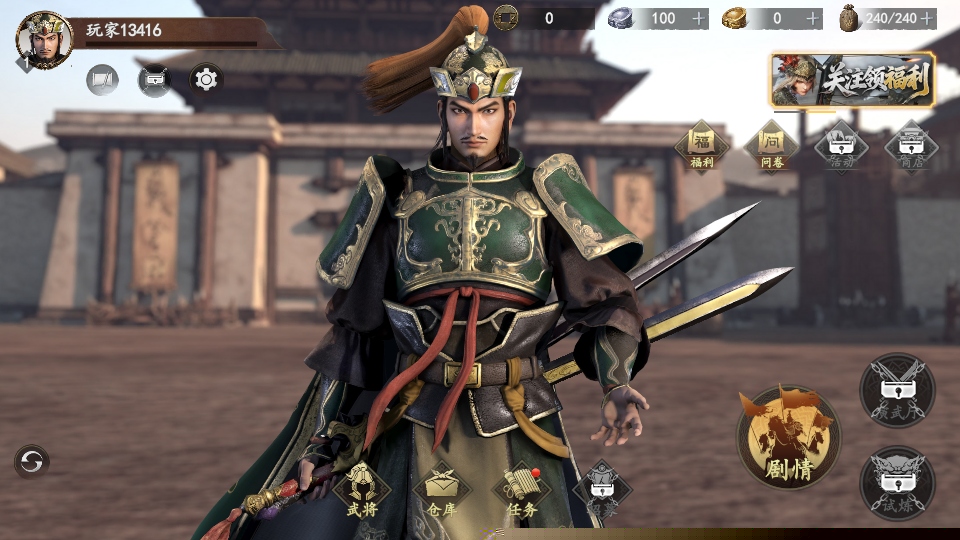Click the grey map icon under player name
Image resolution: width=960 pixels, height=540 pixels.
coord(102,79)
